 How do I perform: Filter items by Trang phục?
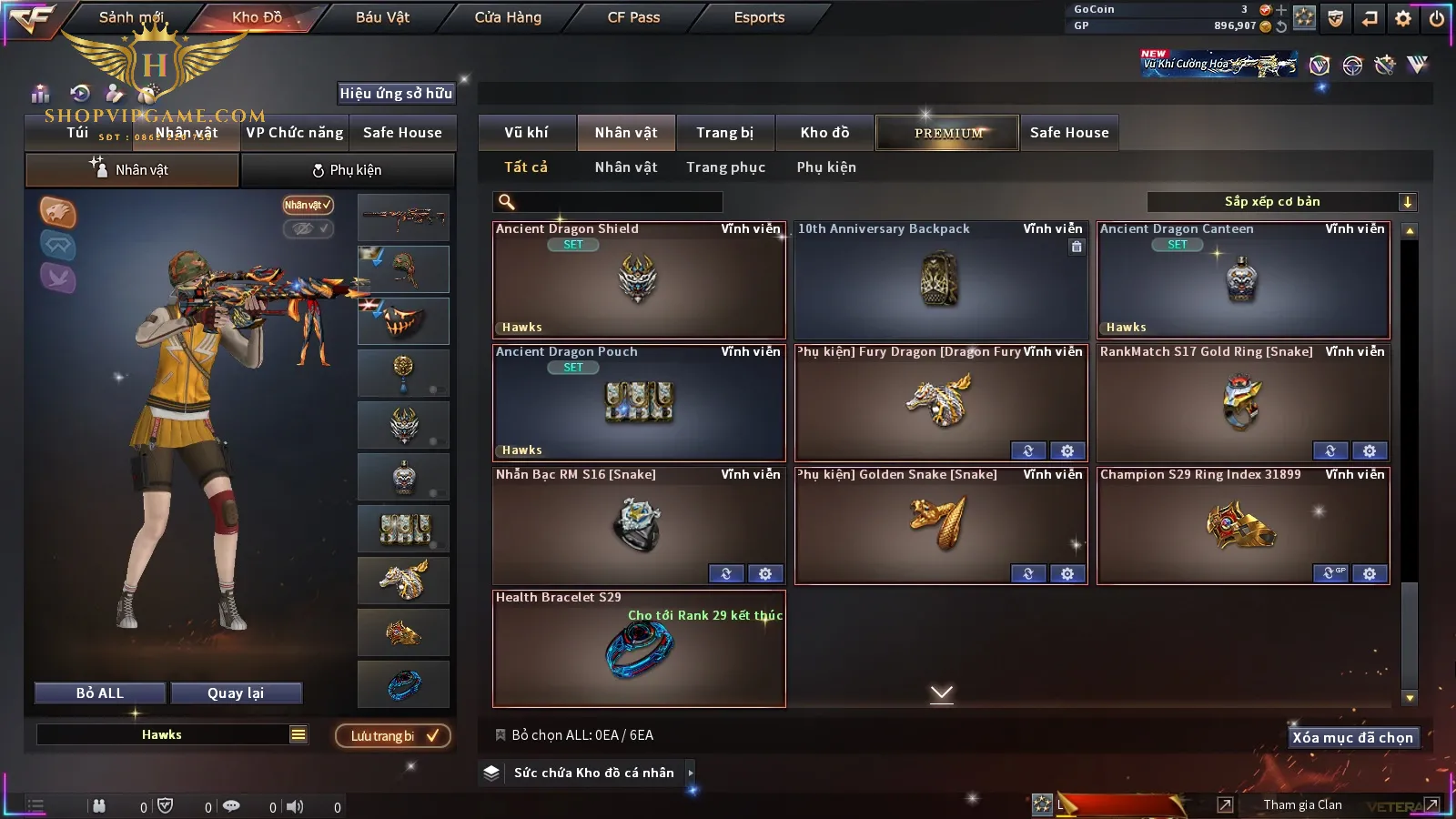click(x=725, y=167)
